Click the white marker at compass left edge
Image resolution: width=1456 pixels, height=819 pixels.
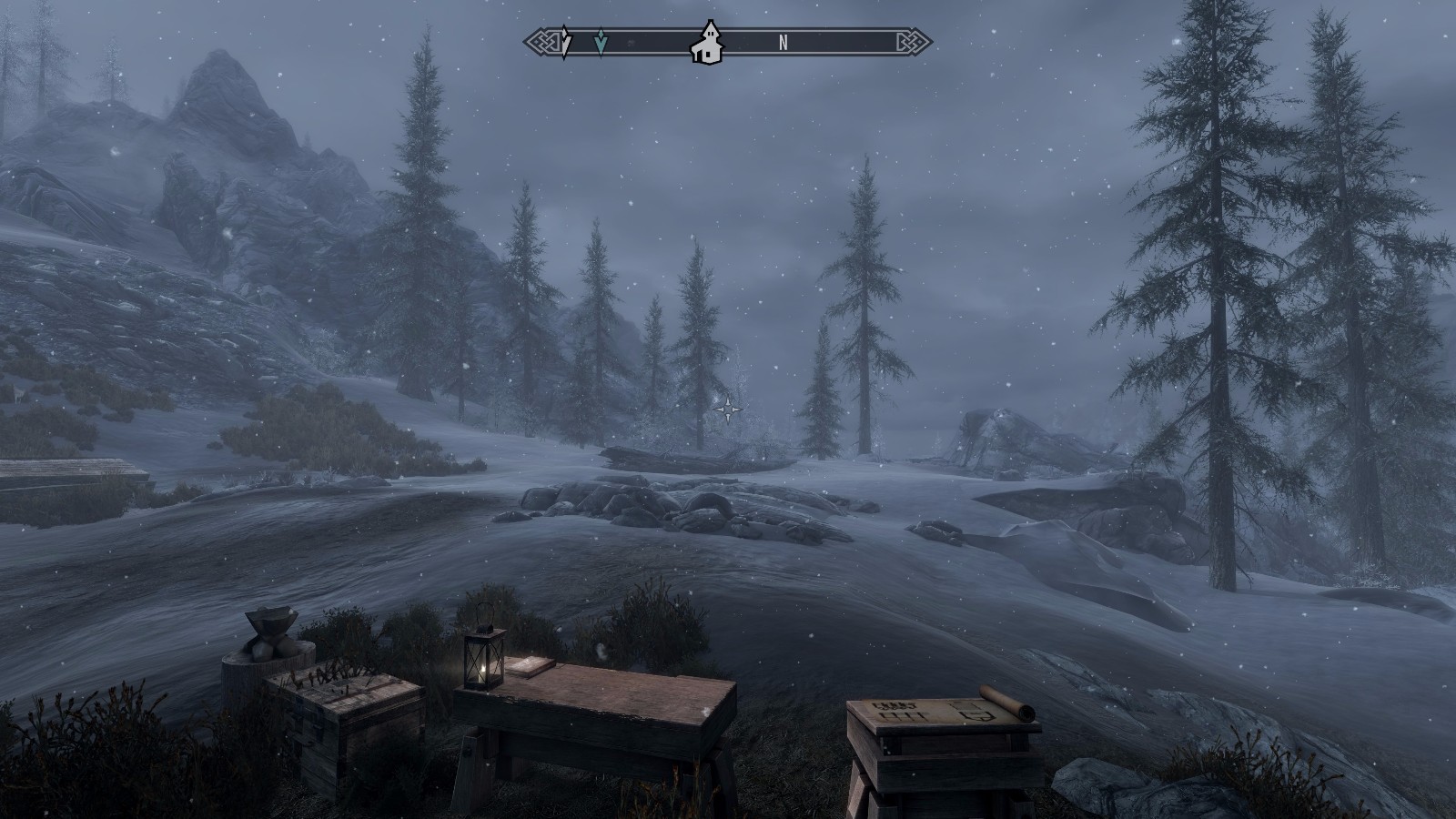pos(565,42)
